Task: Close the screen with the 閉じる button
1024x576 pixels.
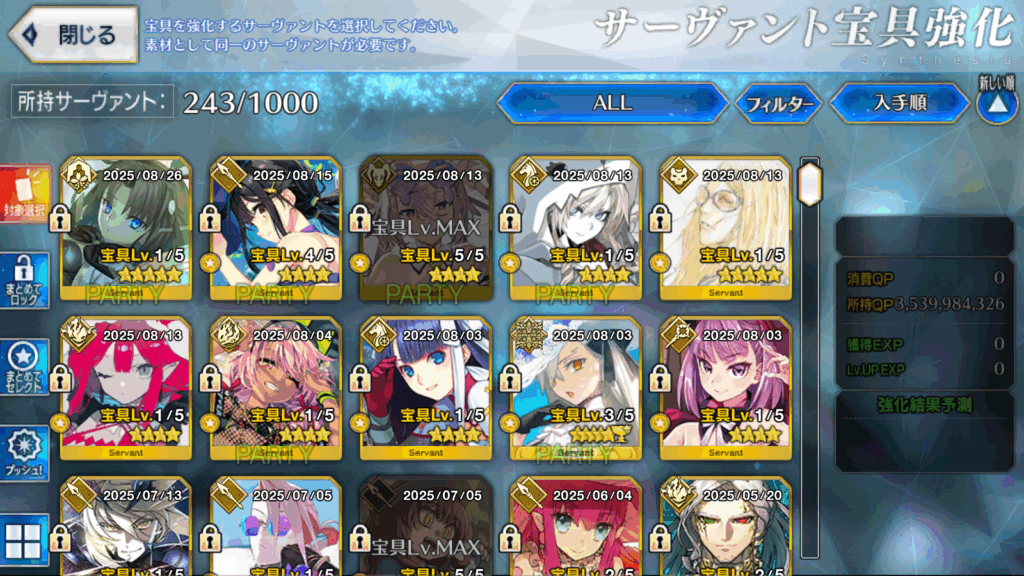Action: pos(72,35)
